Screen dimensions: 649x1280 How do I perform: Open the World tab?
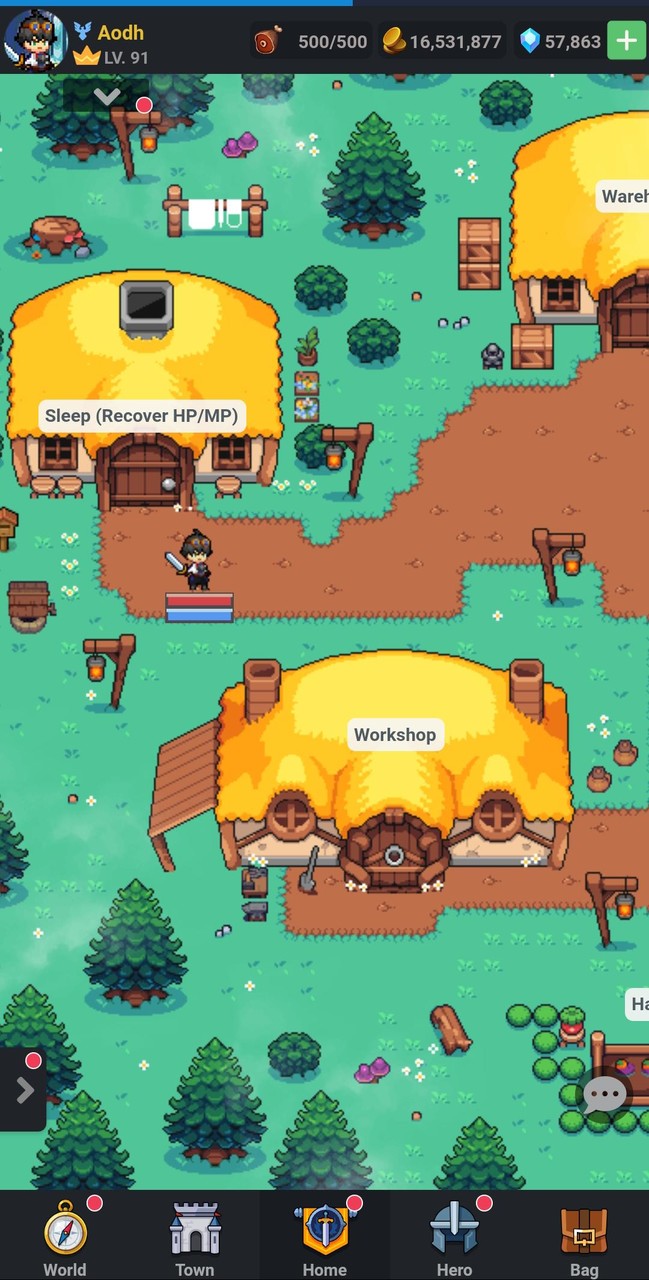point(65,1239)
